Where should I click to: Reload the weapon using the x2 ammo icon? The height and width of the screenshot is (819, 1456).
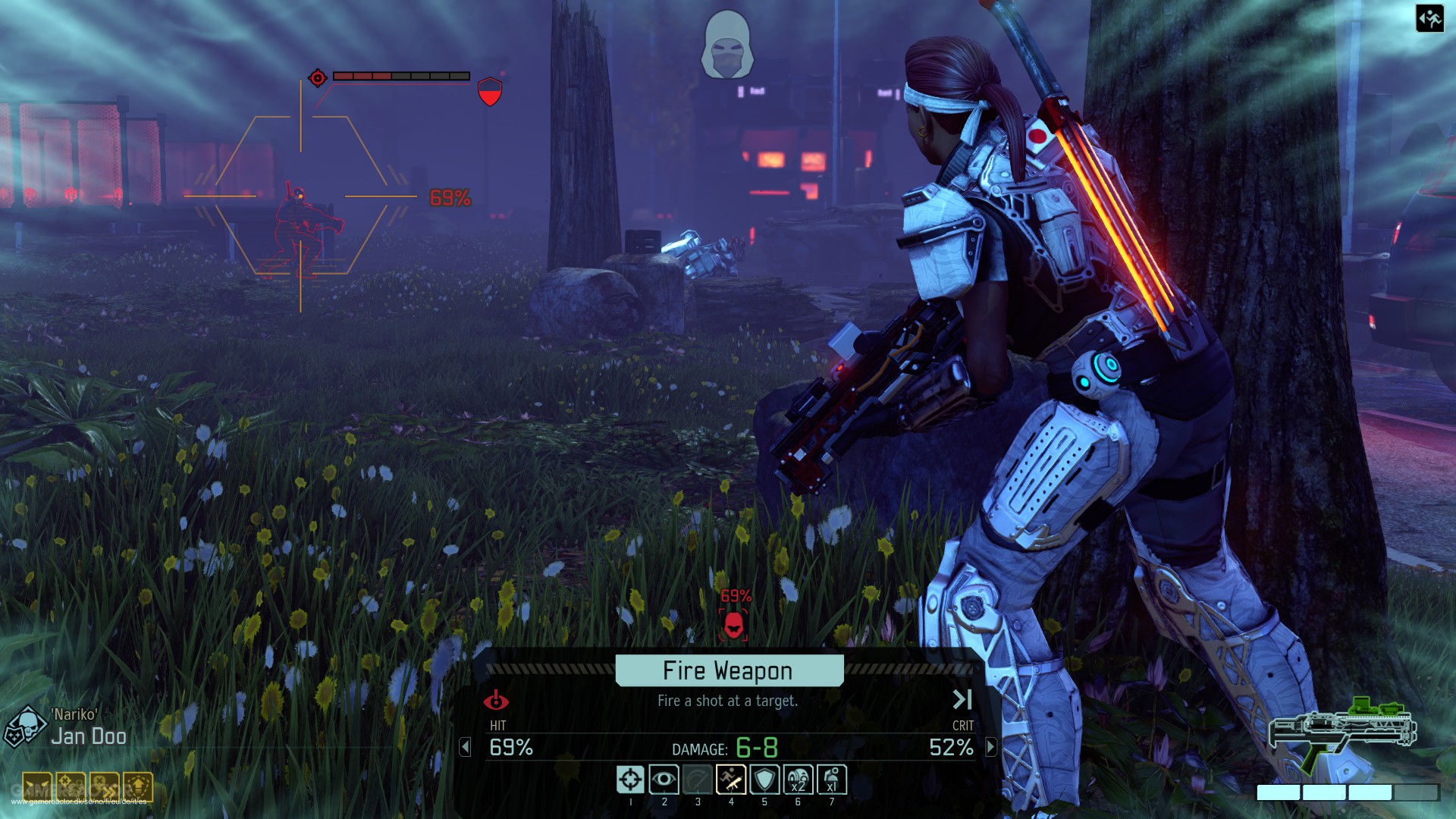(x=799, y=777)
